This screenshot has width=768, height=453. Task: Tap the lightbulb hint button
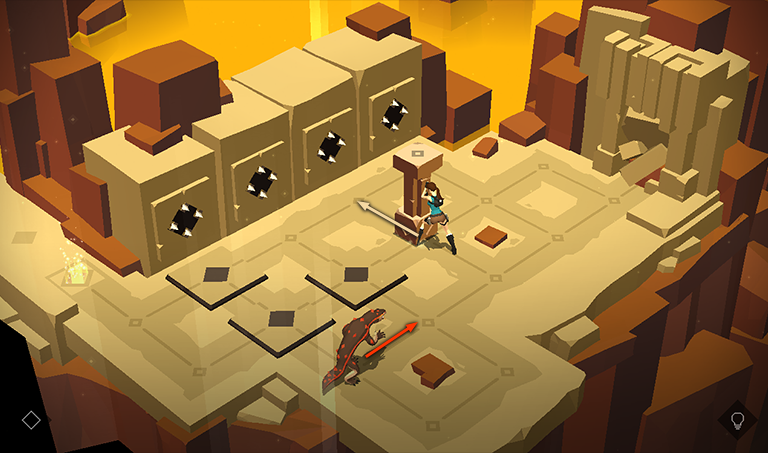click(738, 420)
